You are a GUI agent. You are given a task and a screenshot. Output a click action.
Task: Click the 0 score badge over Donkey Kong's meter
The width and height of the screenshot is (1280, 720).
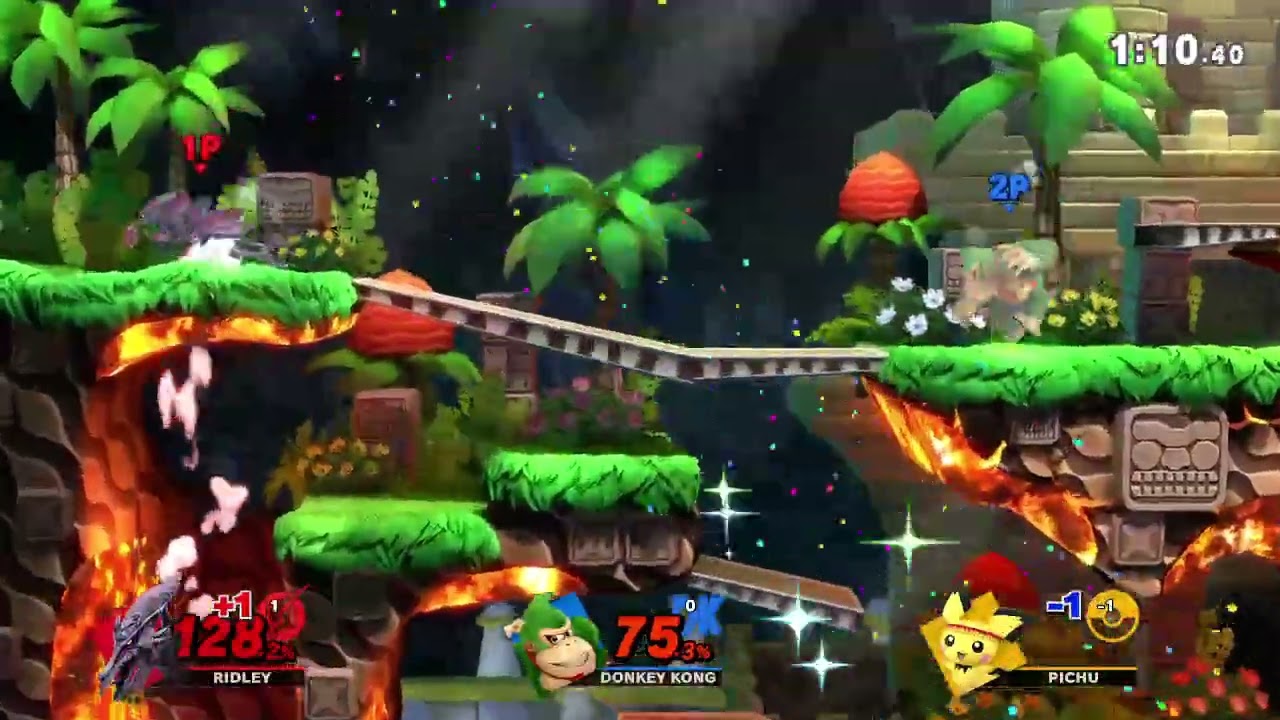pyautogui.click(x=690, y=607)
